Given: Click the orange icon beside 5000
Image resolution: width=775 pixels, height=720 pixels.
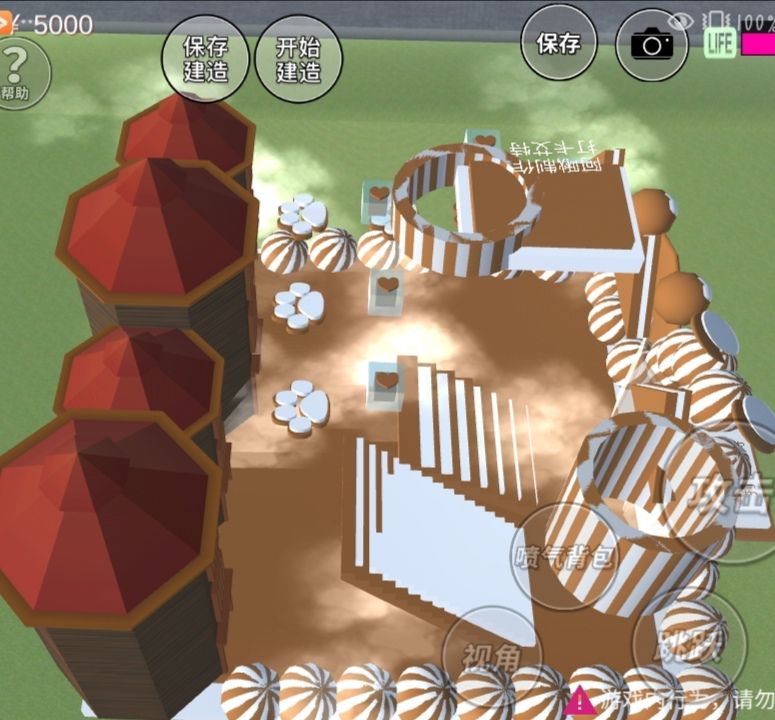Looking at the screenshot, I should tap(6, 24).
